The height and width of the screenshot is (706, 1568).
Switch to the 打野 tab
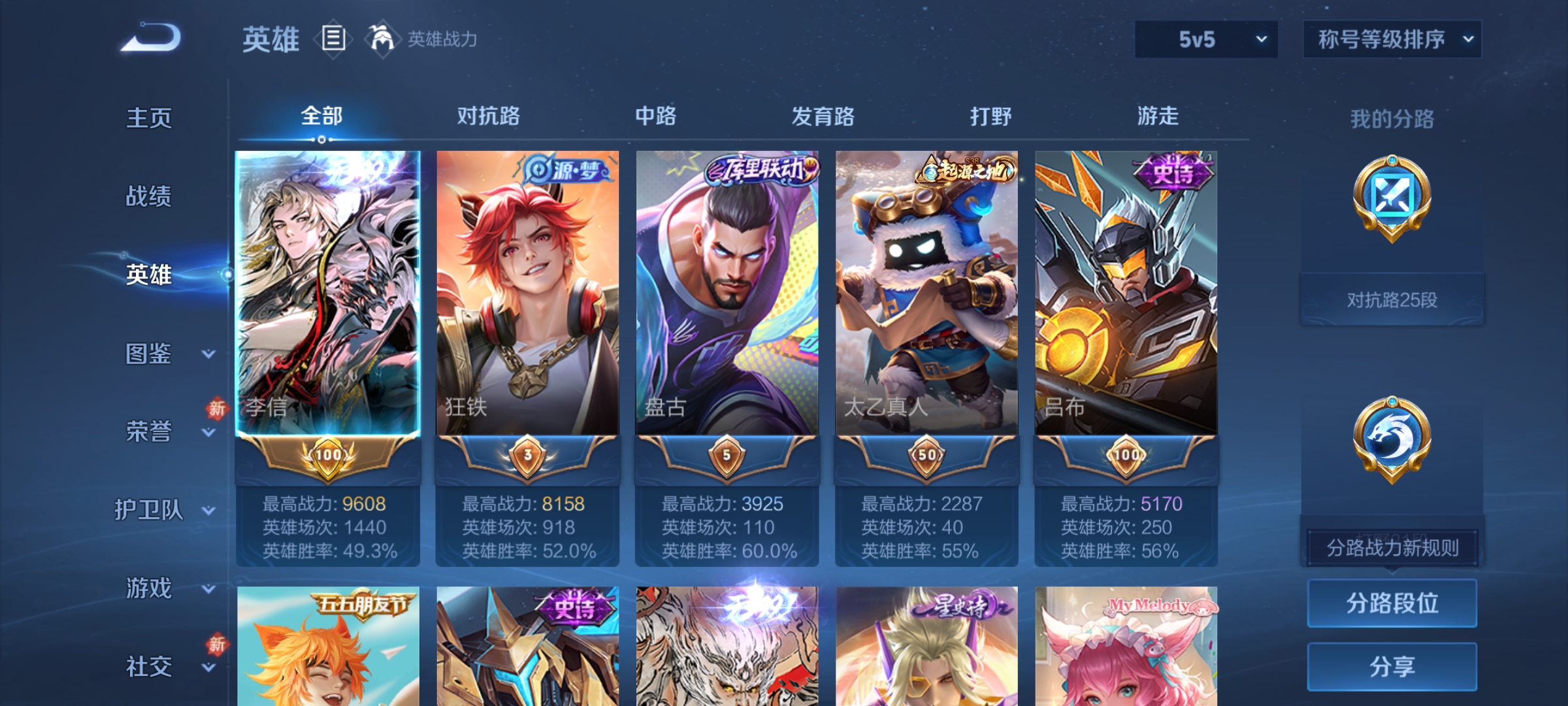click(990, 116)
